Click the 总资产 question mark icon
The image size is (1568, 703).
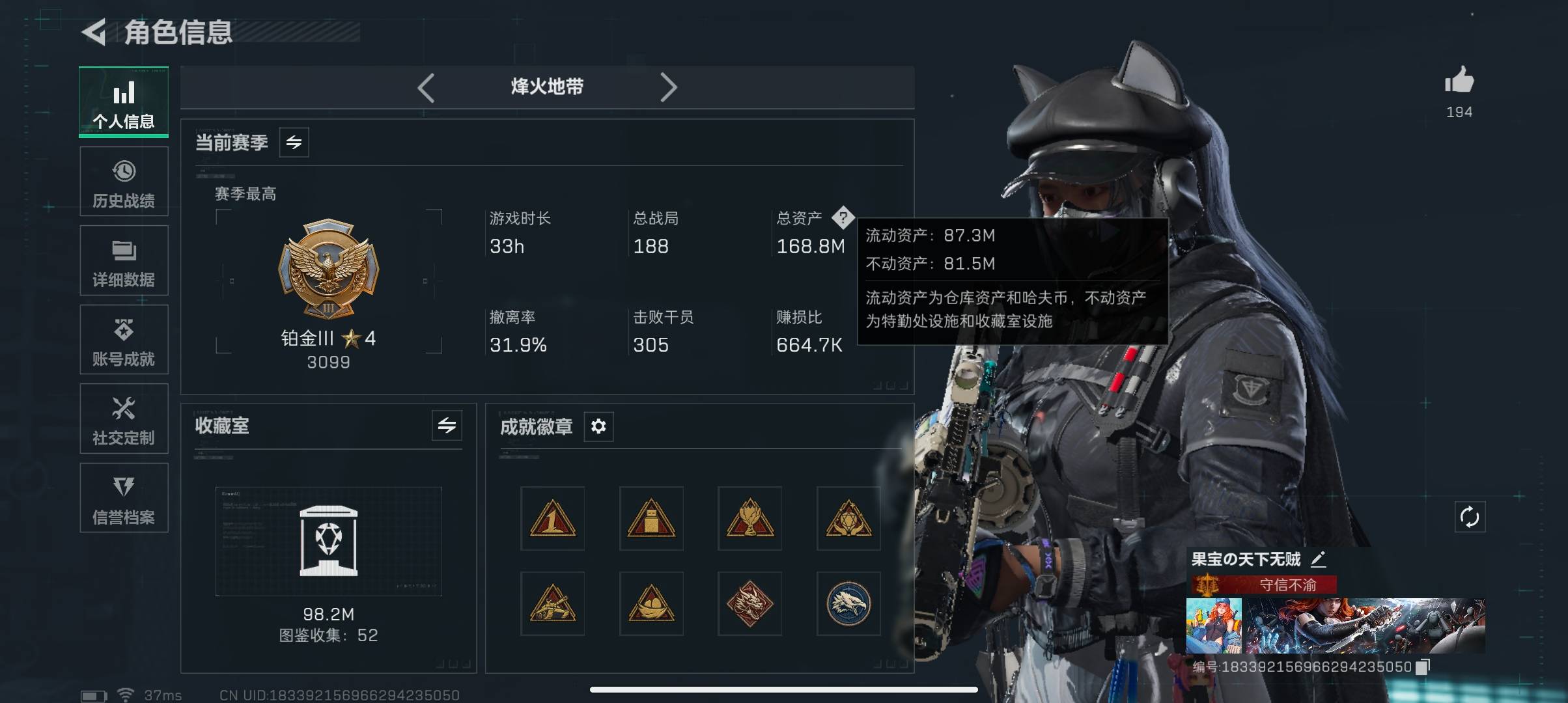pos(843,217)
